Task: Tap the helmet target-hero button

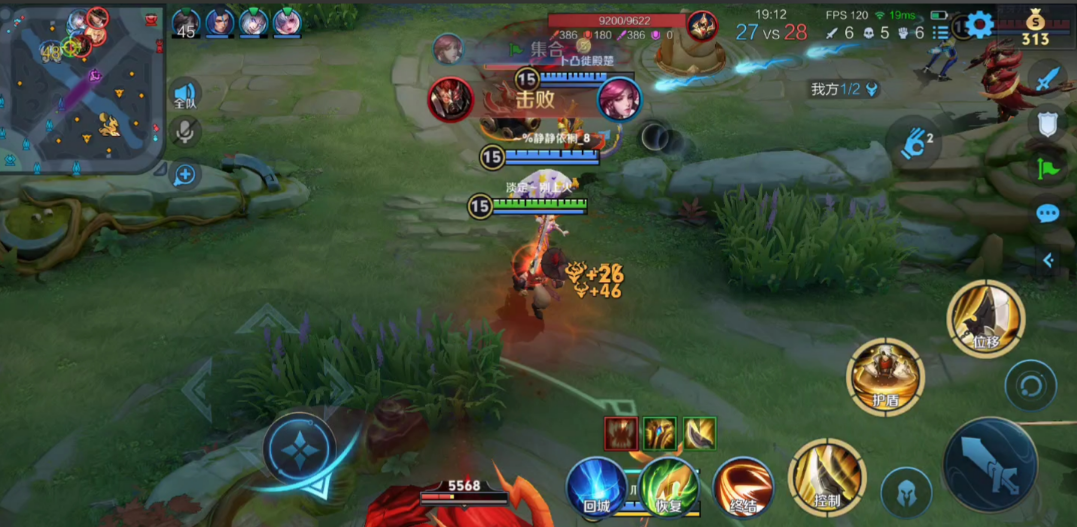Action: point(907,492)
